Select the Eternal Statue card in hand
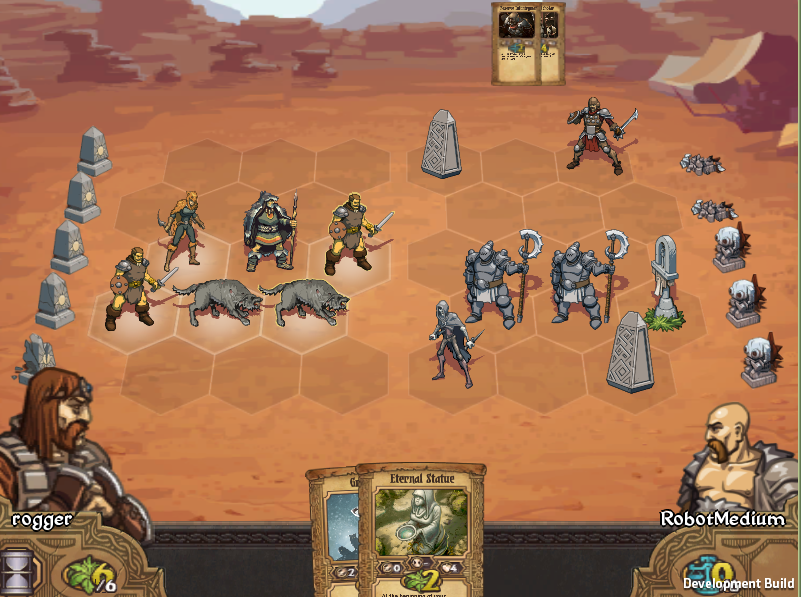The image size is (801, 597). tap(421, 525)
